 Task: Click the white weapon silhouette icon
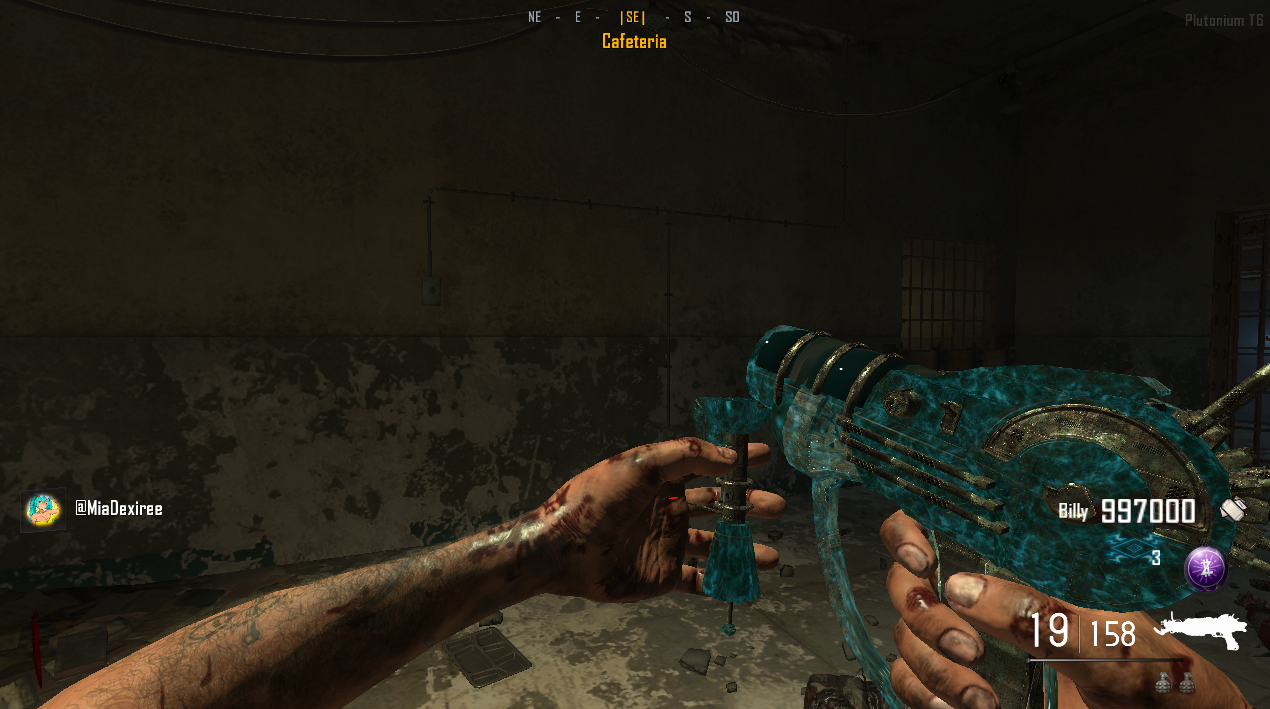[x=1201, y=629]
